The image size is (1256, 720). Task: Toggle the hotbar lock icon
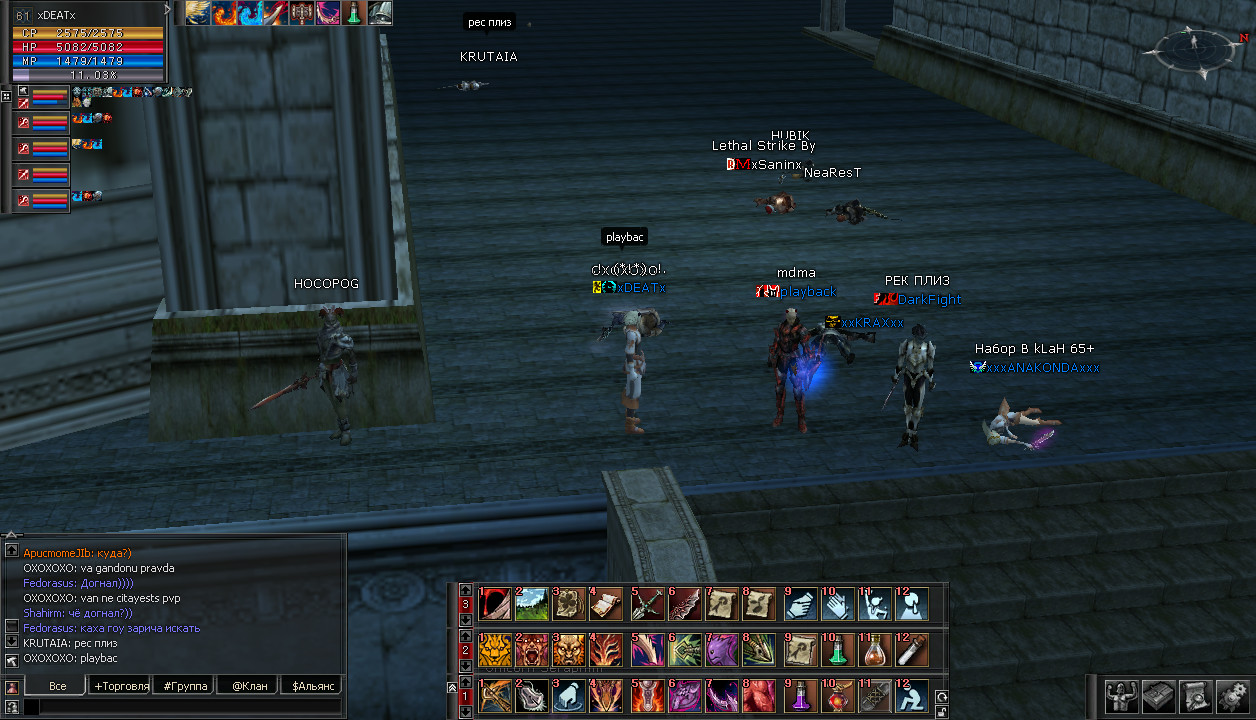coord(940,712)
